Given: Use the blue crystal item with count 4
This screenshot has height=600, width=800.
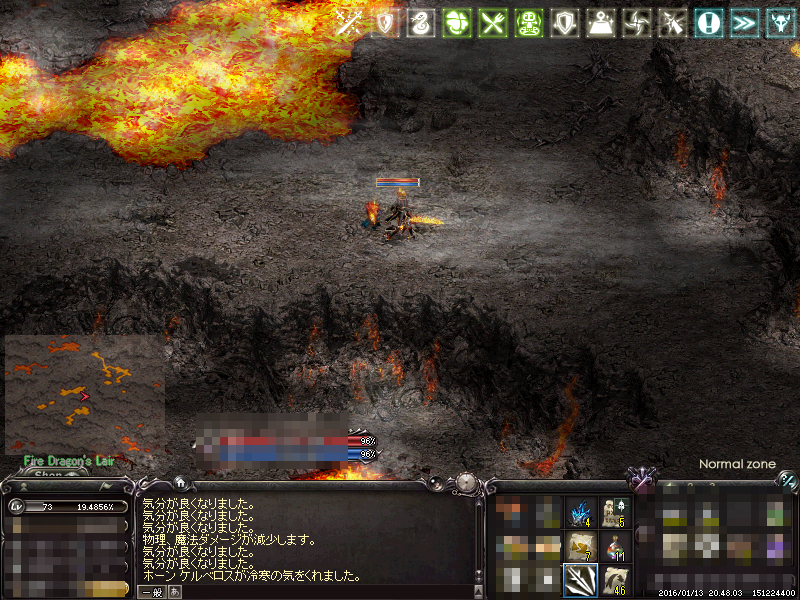Looking at the screenshot, I should click(580, 512).
